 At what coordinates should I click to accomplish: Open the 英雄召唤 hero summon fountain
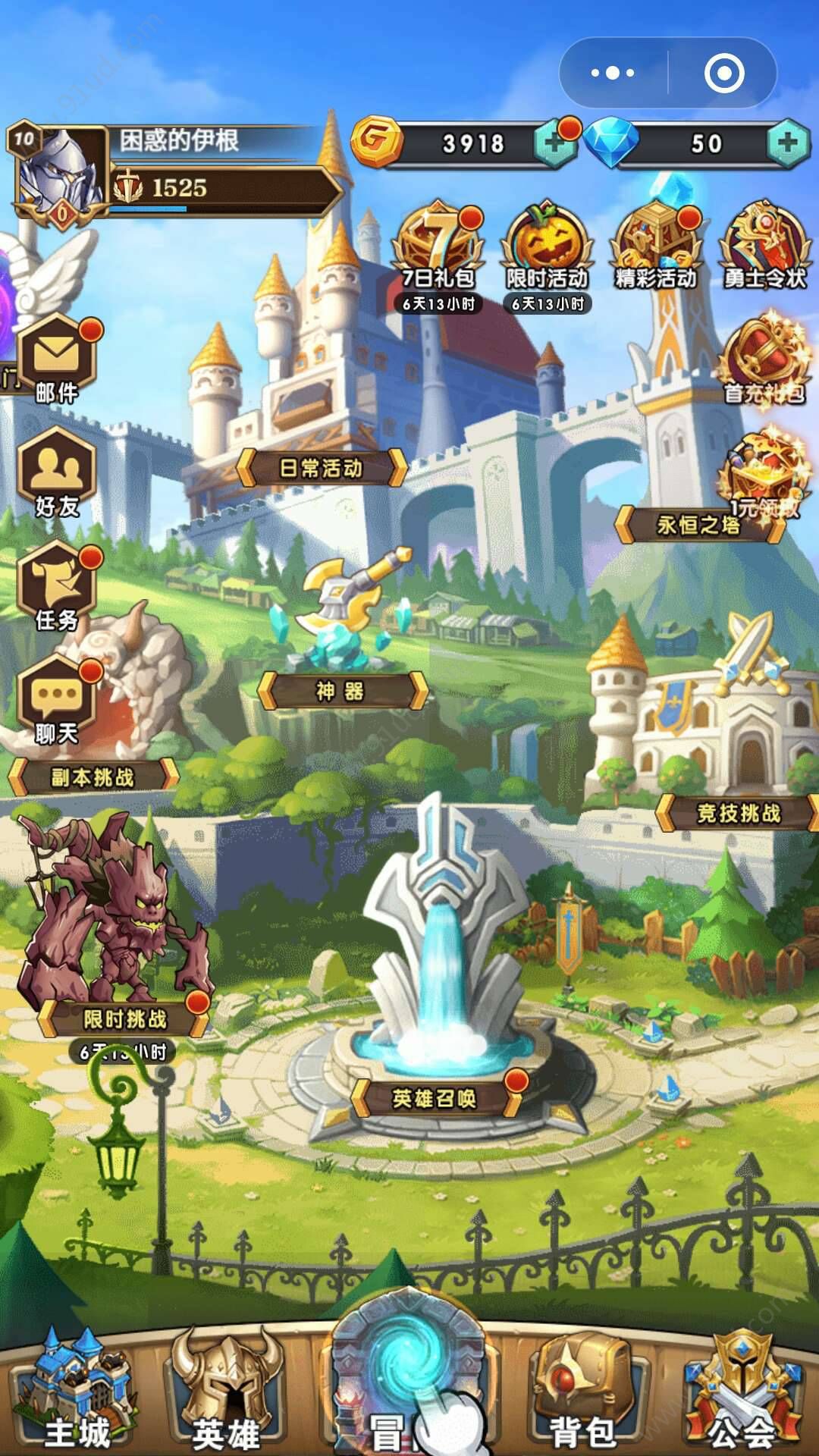[x=435, y=1097]
